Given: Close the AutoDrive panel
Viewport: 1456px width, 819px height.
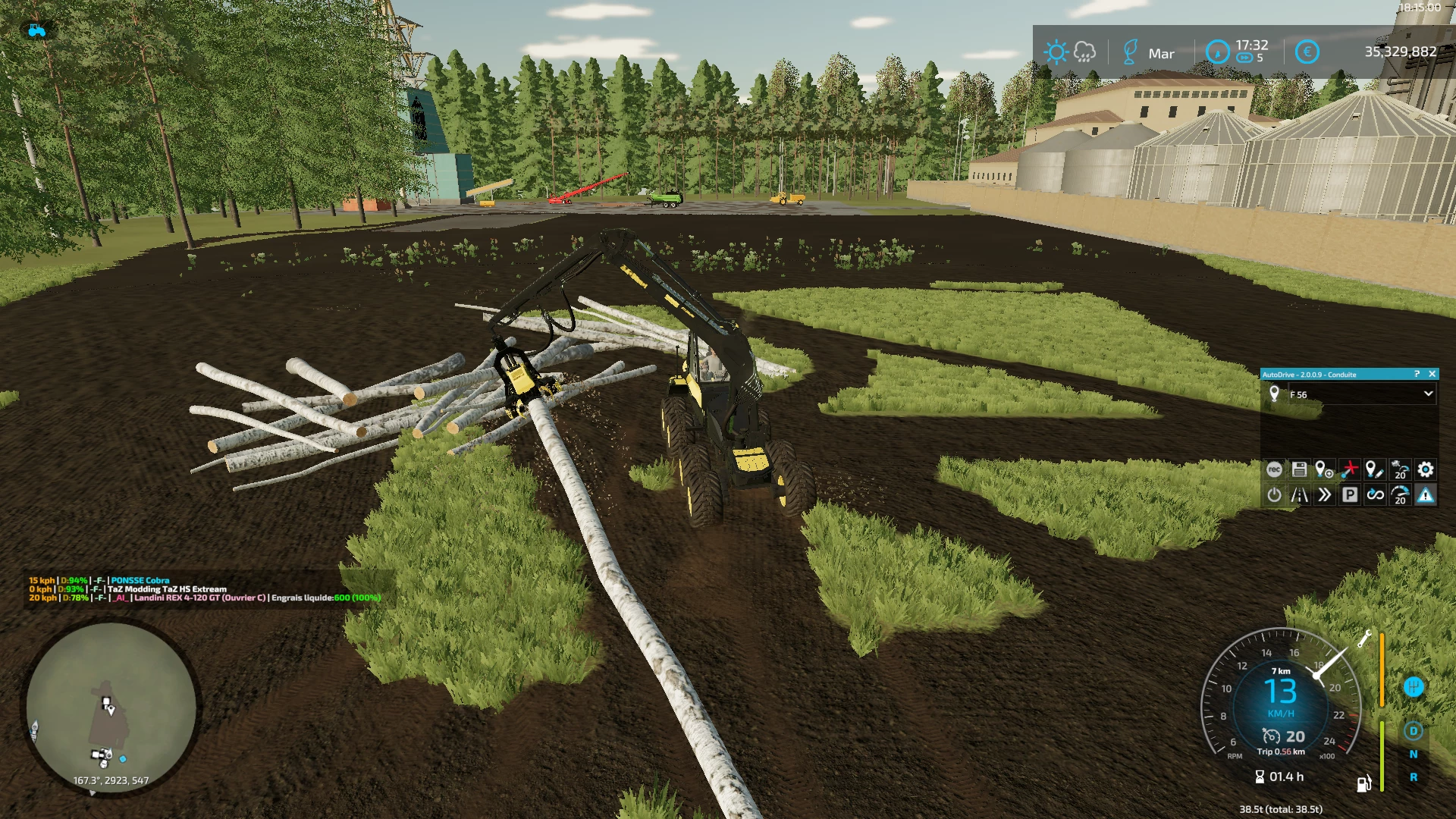Looking at the screenshot, I should tap(1432, 374).
